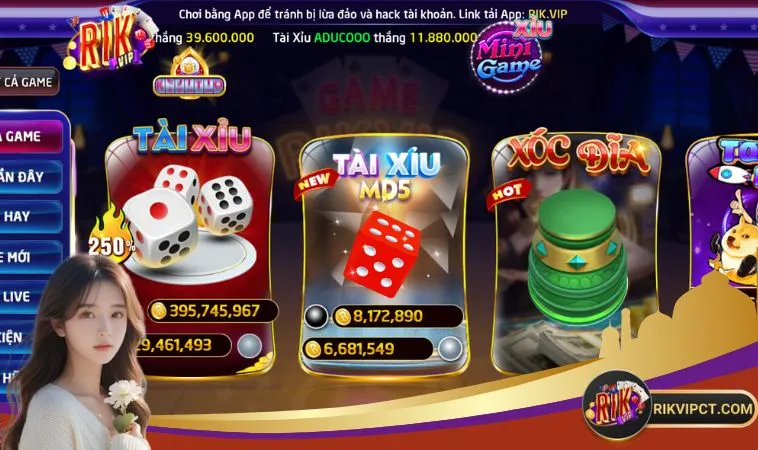This screenshot has height=450, width=758.
Task: Show the 'Mới' new games category
Action: tap(25, 256)
